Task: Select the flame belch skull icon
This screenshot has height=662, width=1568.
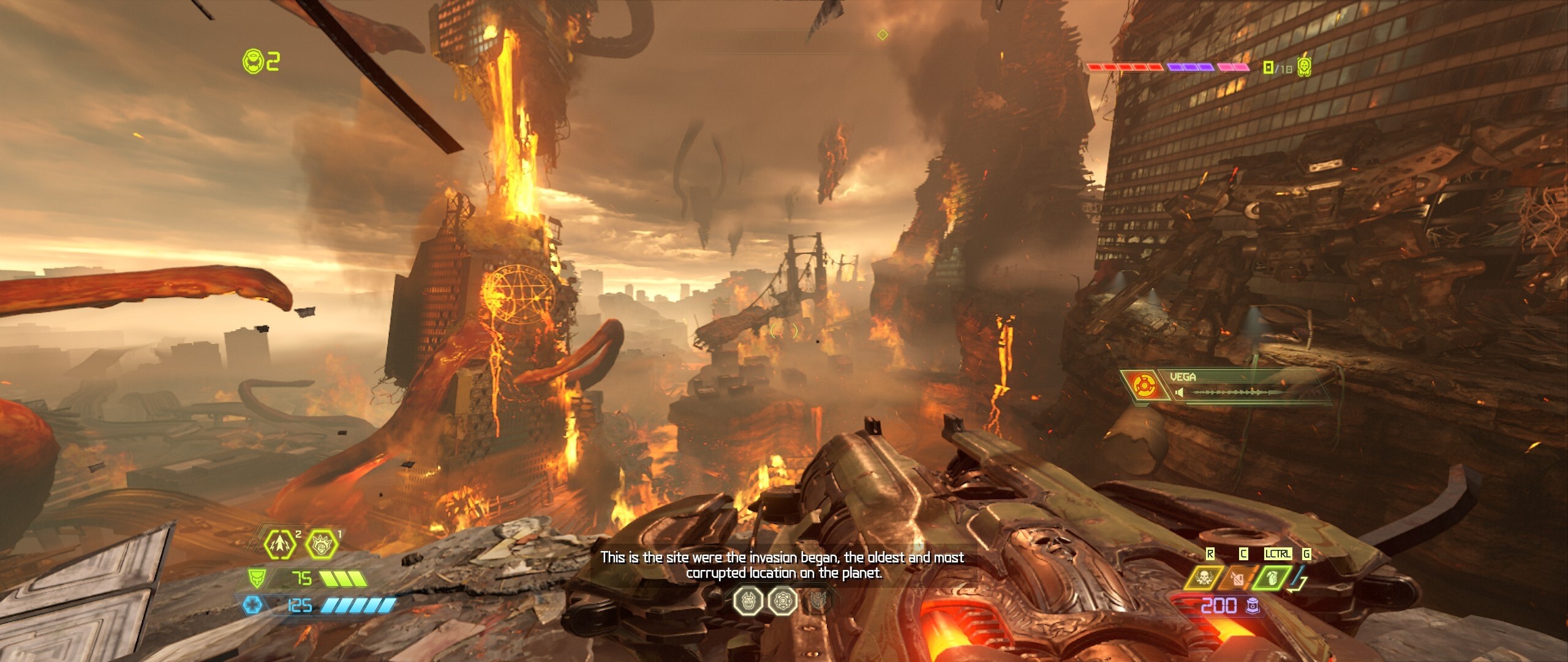Action: pyautogui.click(x=1202, y=577)
